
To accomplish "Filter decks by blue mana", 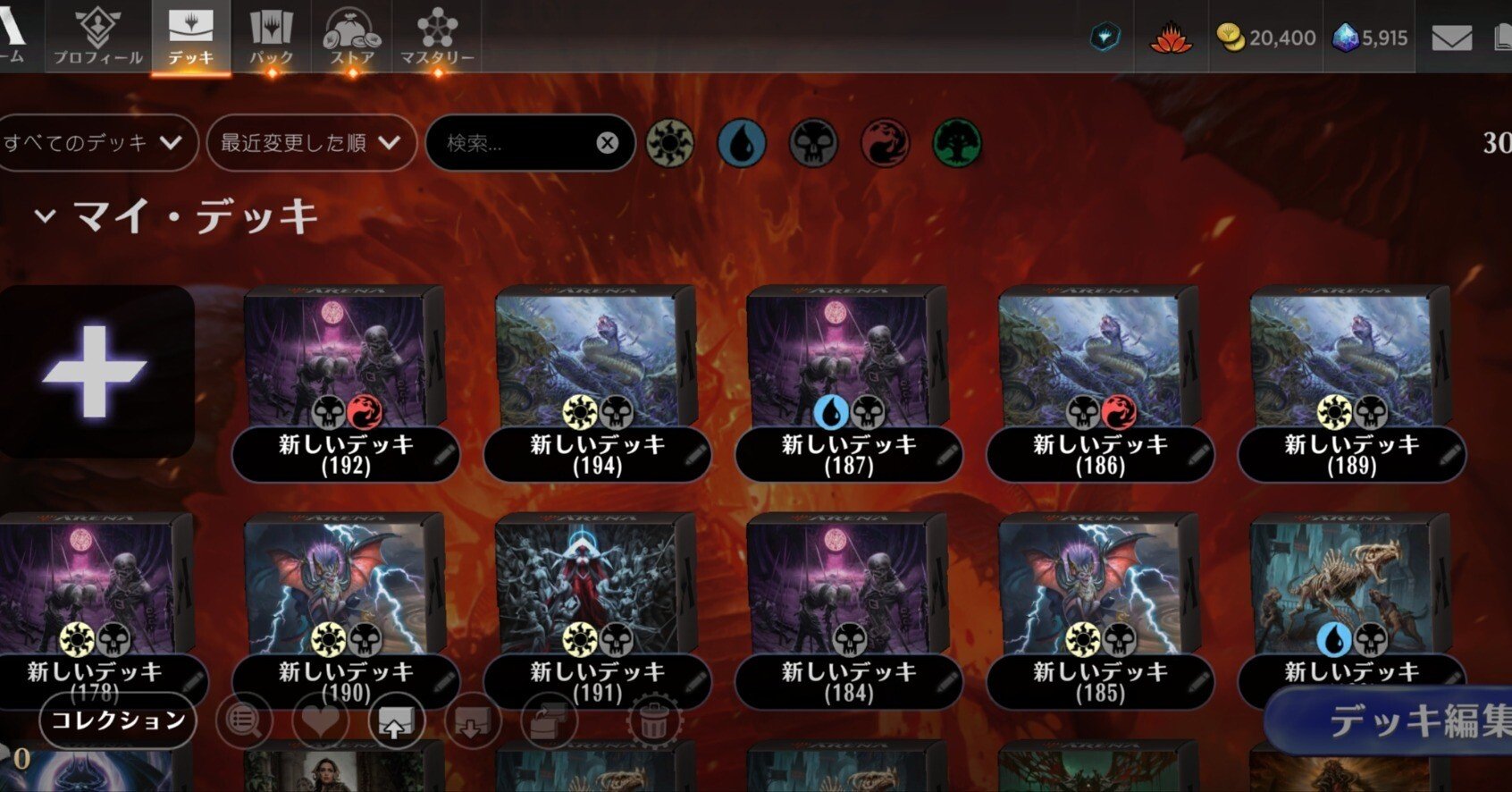I will (x=742, y=143).
